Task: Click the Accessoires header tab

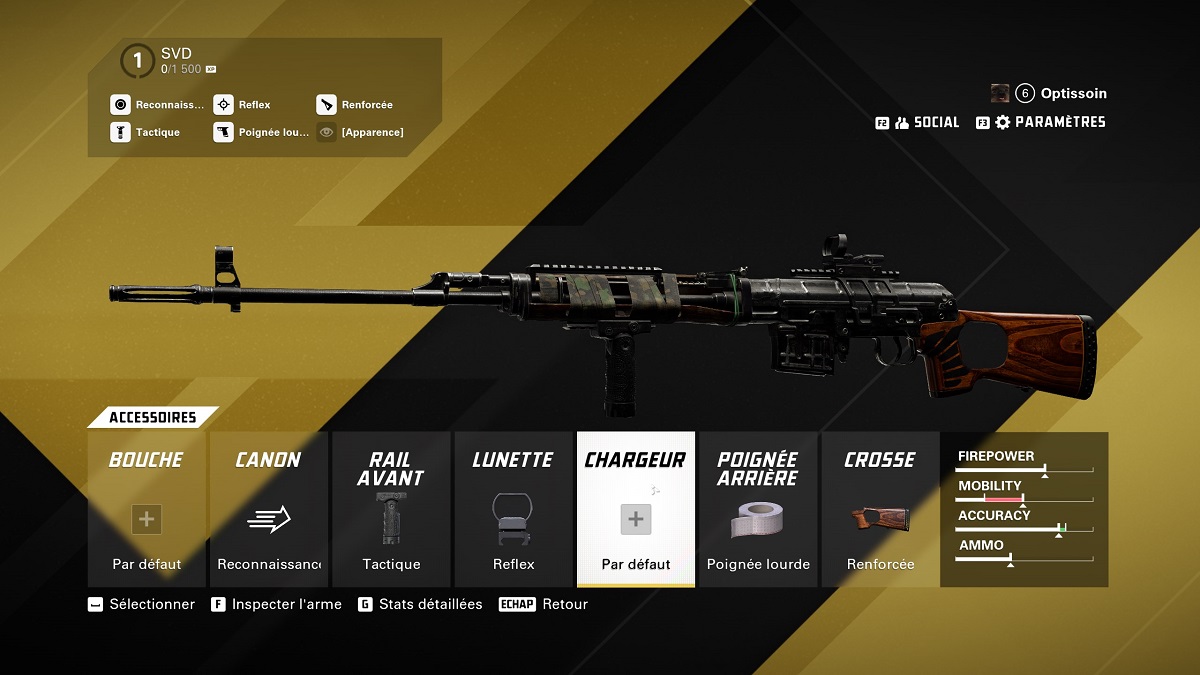Action: point(152,417)
